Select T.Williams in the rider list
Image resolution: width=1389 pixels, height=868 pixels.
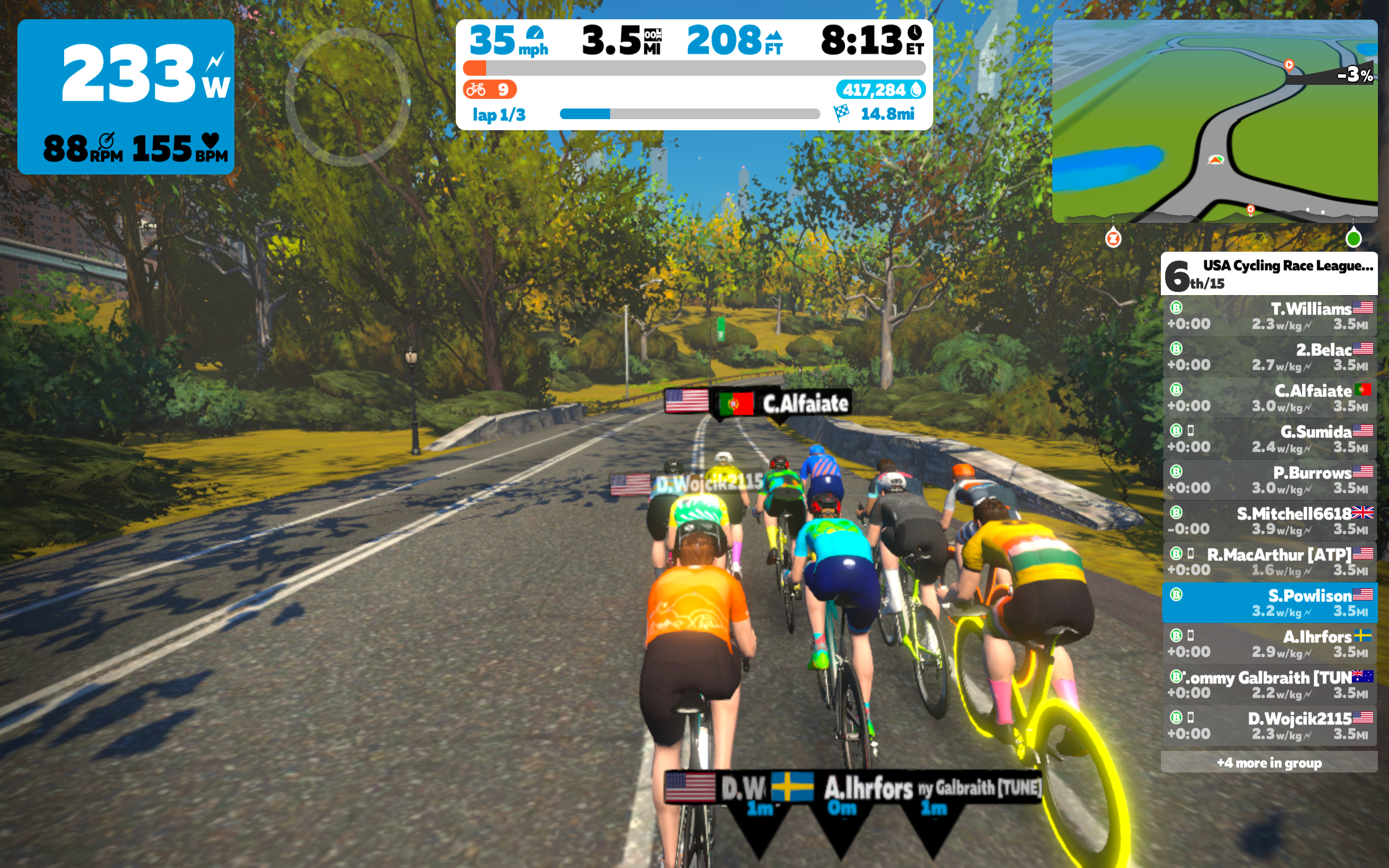pyautogui.click(x=1269, y=316)
